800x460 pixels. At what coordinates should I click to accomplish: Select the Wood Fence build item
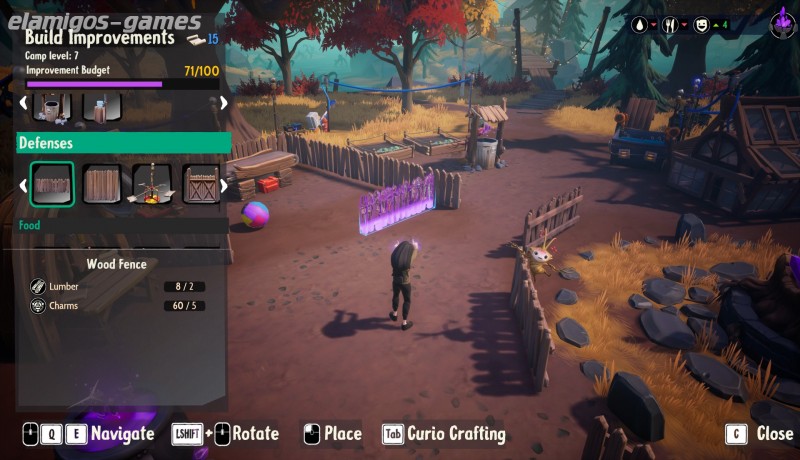(x=52, y=185)
